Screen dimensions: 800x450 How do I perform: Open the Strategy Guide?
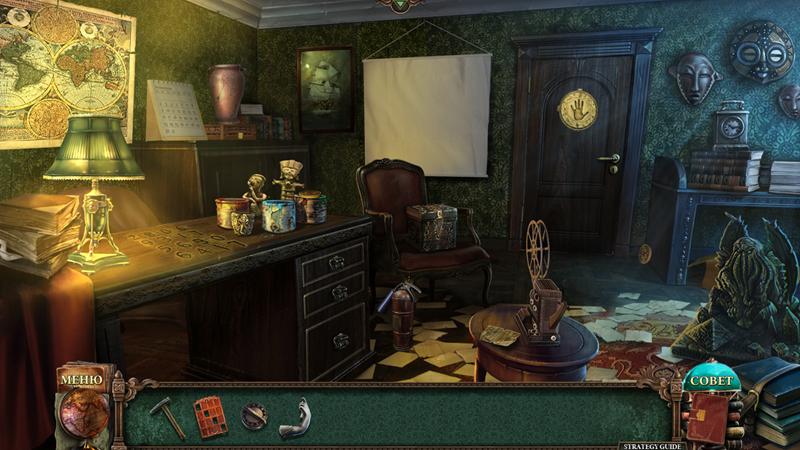652,444
